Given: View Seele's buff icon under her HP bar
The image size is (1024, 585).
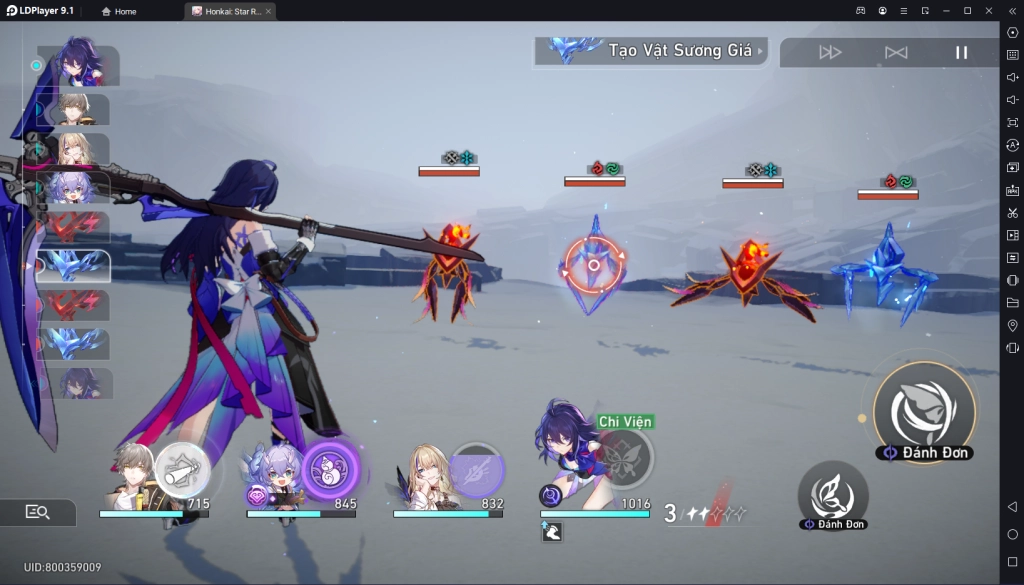Looking at the screenshot, I should tap(551, 532).
